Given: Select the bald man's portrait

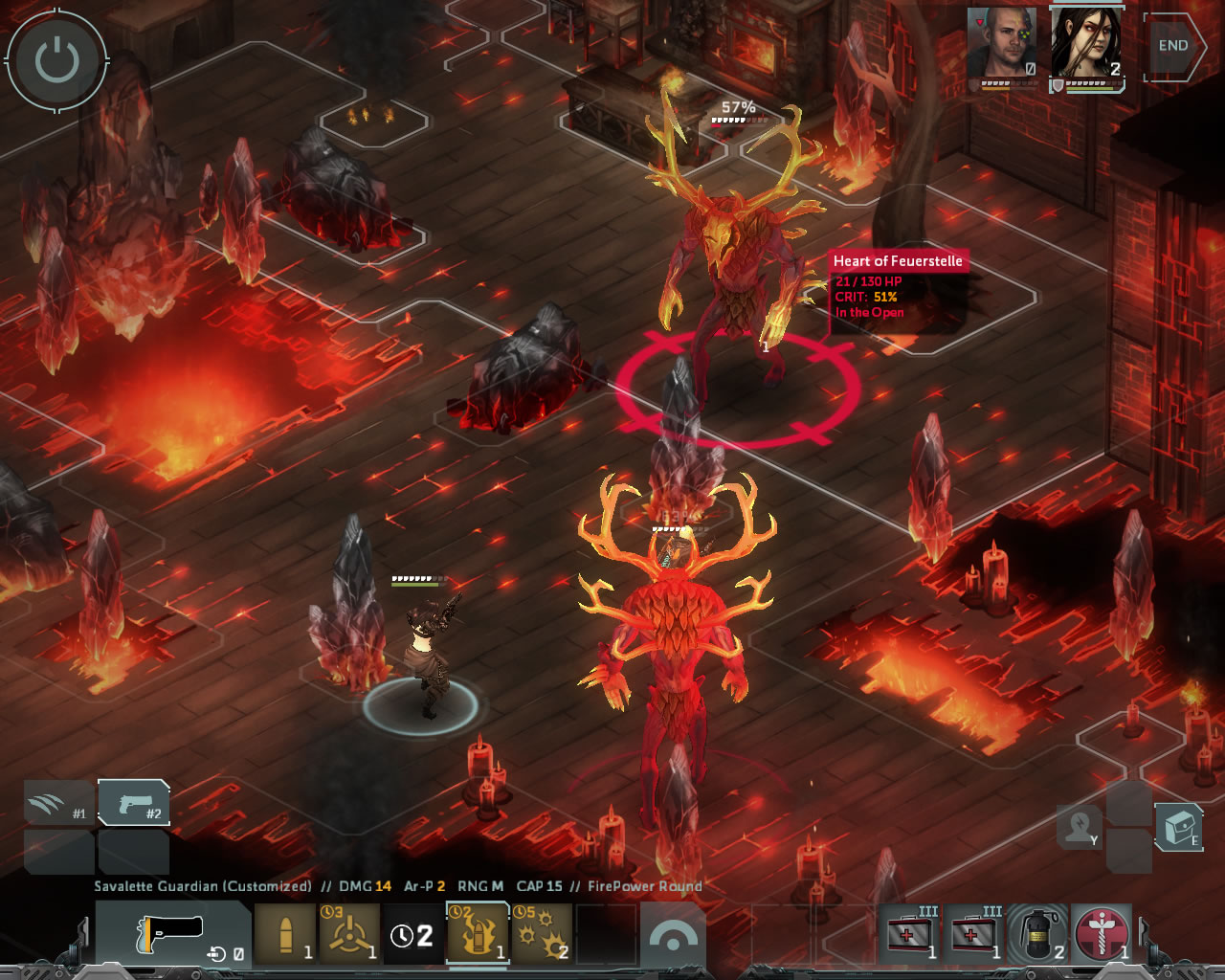Looking at the screenshot, I should point(1001,44).
